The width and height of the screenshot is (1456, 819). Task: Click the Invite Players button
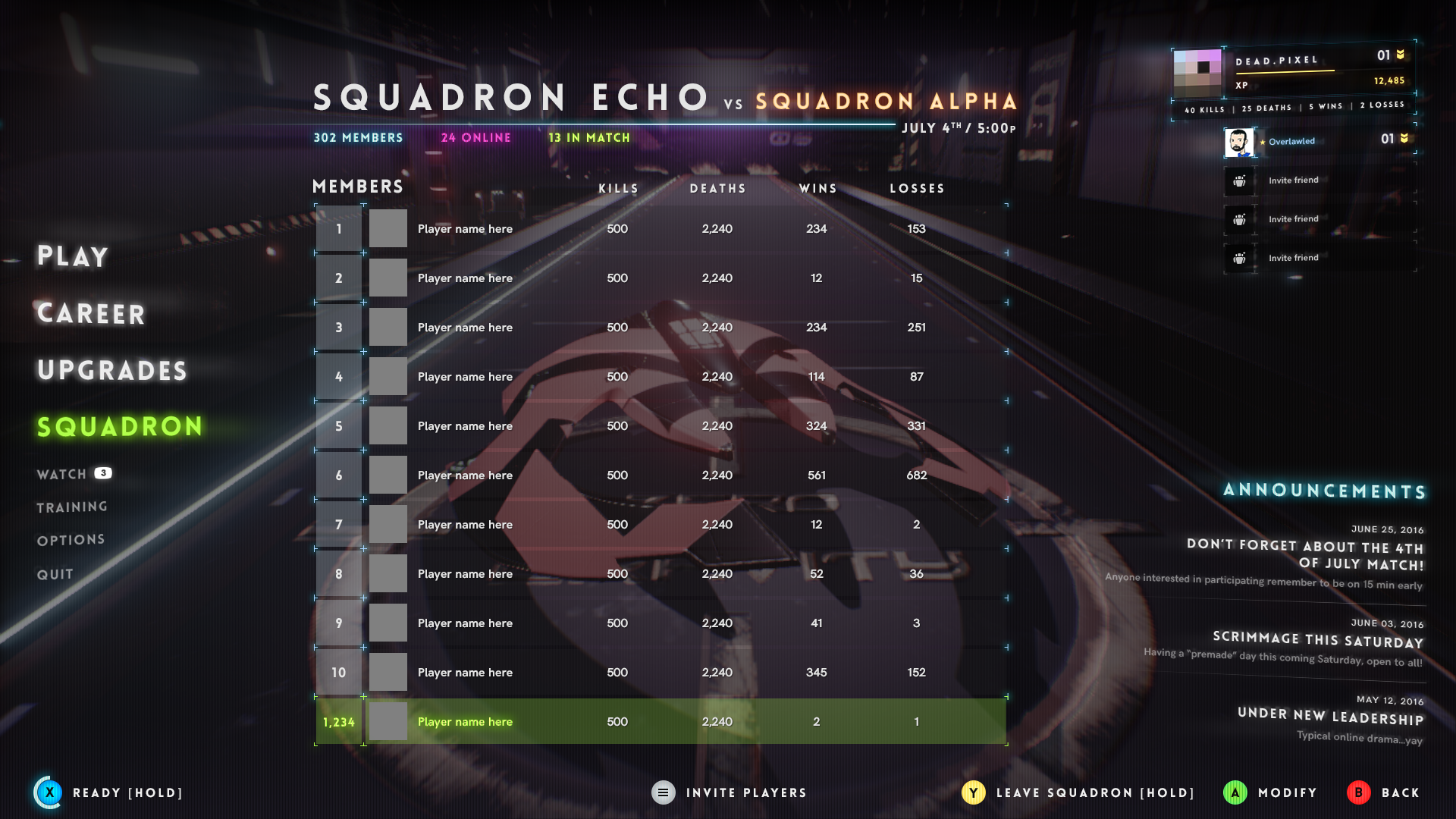pos(730,792)
